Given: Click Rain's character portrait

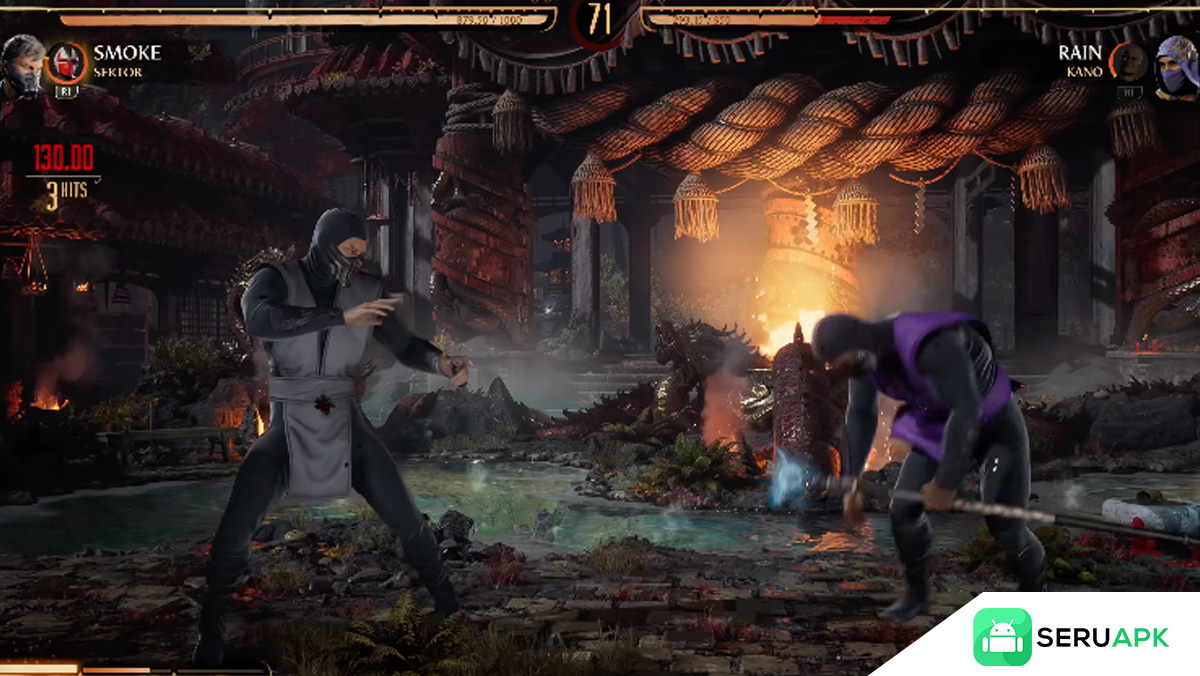Looking at the screenshot, I should tap(1177, 66).
